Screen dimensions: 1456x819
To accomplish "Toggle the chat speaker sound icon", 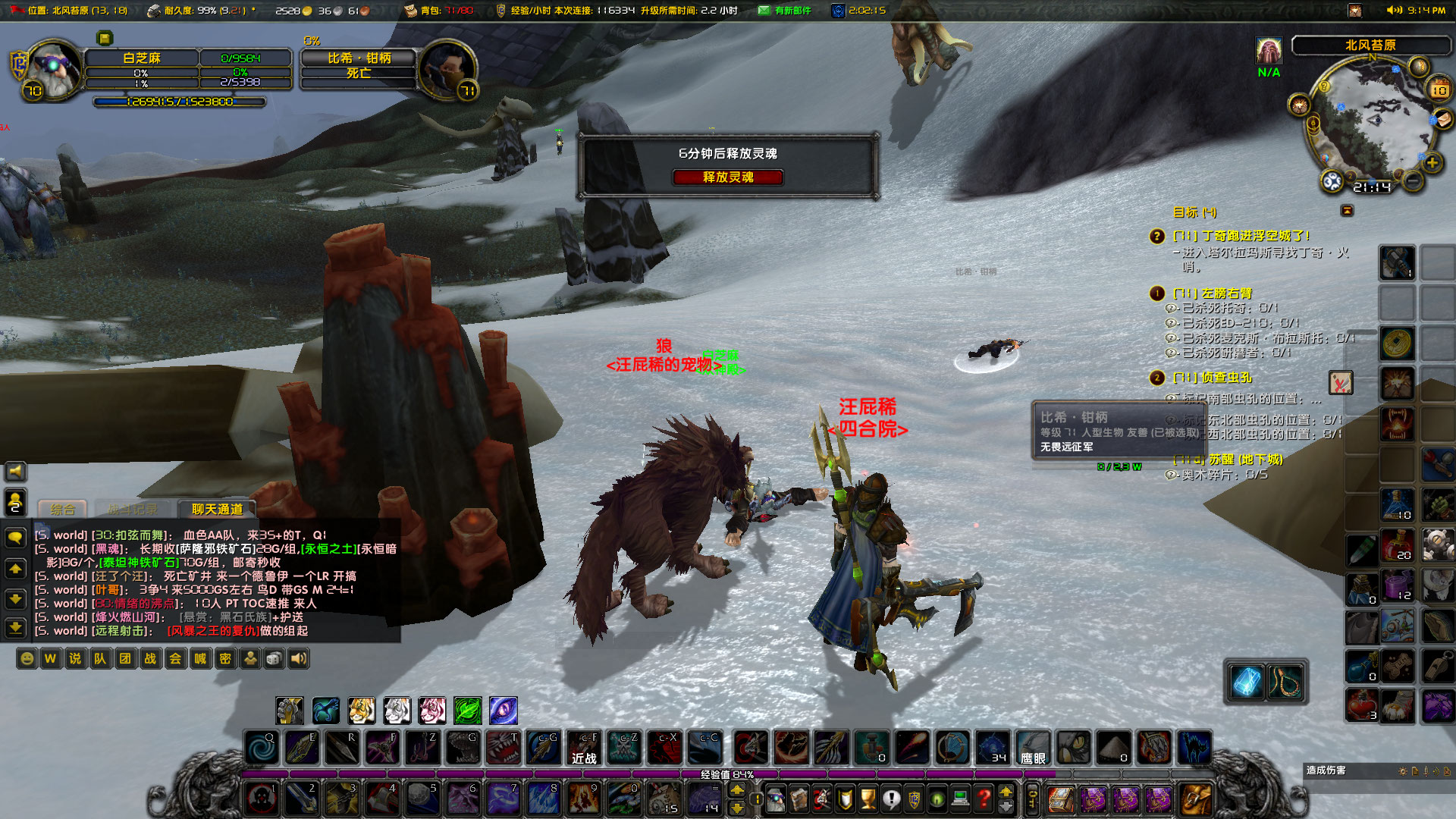I will pos(298,659).
